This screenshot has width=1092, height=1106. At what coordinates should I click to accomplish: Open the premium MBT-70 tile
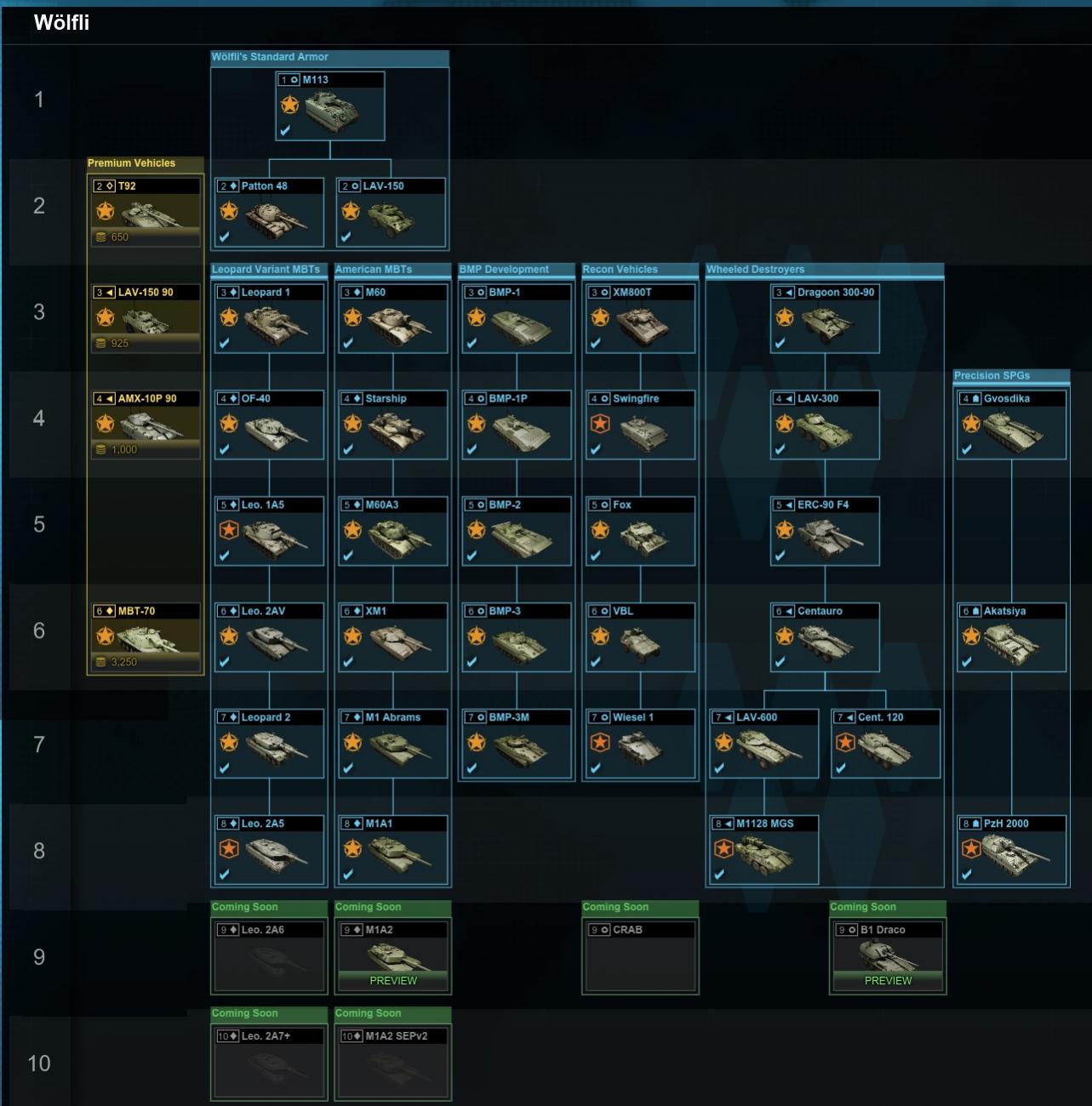[x=146, y=636]
